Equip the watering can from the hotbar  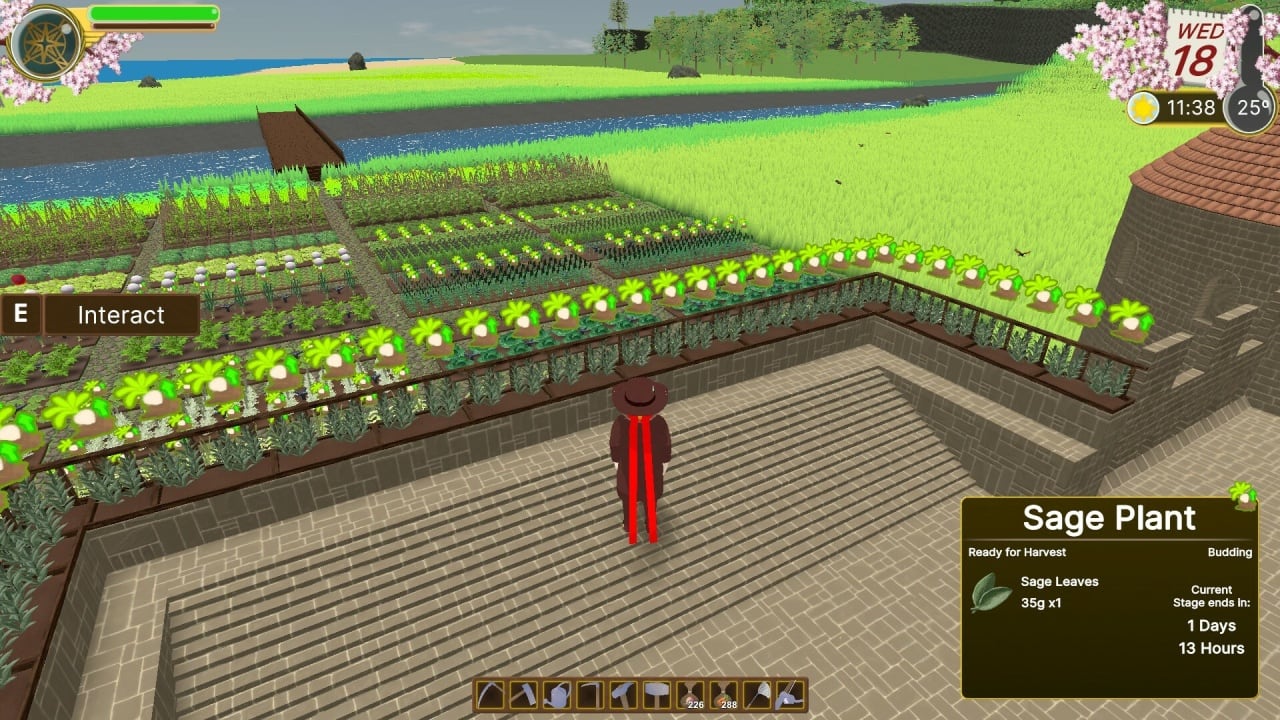tap(557, 695)
